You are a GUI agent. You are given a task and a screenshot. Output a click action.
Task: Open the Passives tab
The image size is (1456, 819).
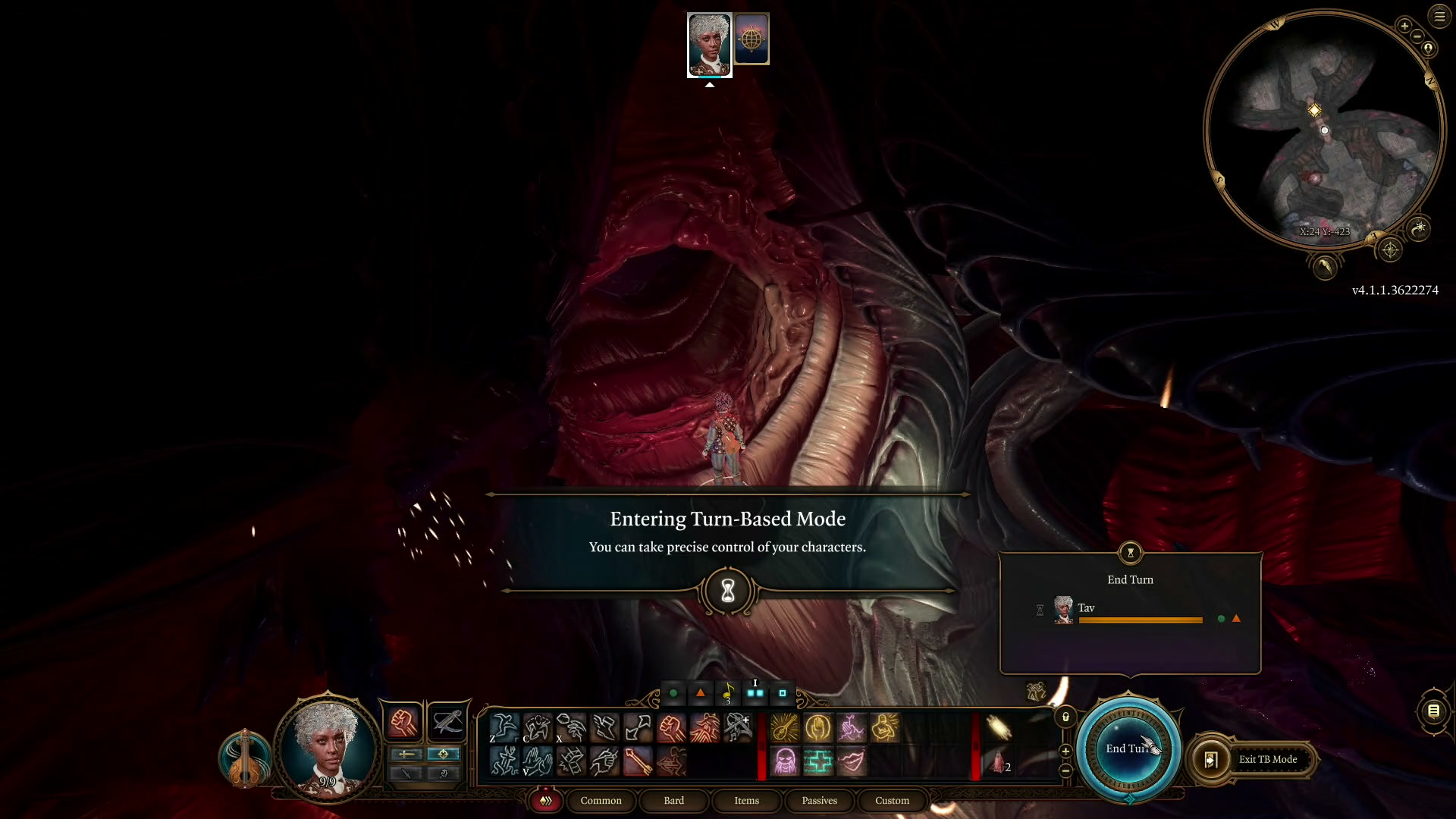pos(819,800)
